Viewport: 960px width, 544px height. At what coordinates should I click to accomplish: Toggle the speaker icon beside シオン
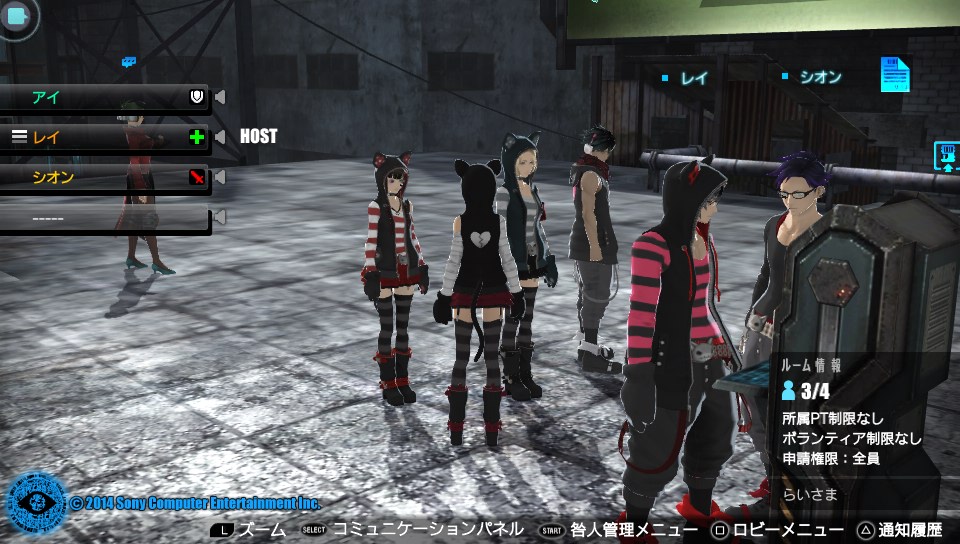(x=220, y=177)
